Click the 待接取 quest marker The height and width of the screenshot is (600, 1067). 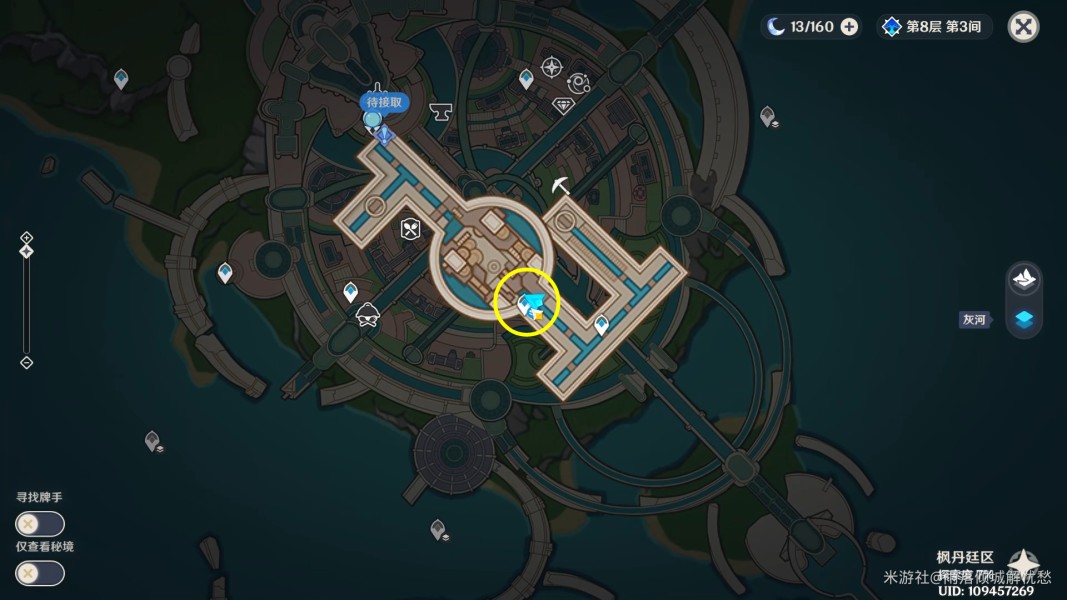click(384, 102)
